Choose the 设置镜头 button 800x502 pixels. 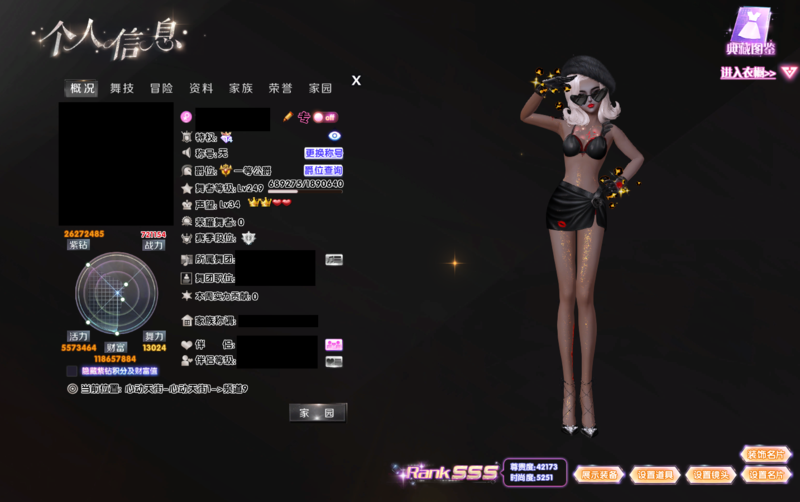click(x=710, y=474)
